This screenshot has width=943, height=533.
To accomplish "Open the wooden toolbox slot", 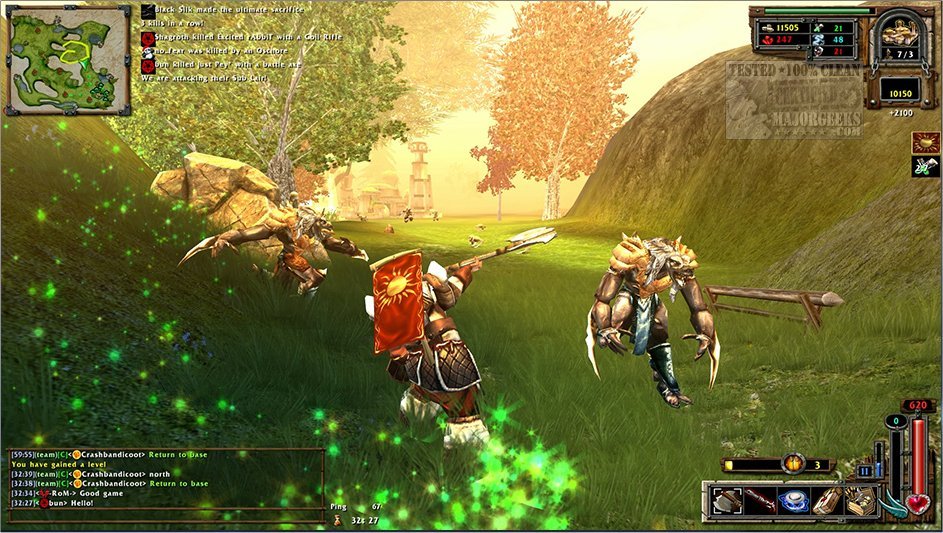I will pyautogui.click(x=861, y=500).
